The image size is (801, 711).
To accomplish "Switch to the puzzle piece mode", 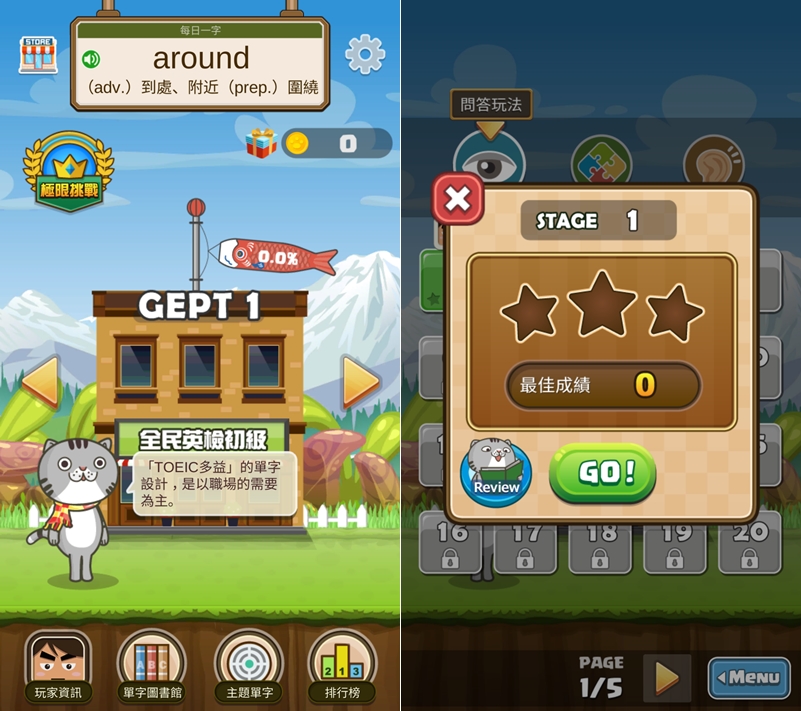I will coord(600,160).
